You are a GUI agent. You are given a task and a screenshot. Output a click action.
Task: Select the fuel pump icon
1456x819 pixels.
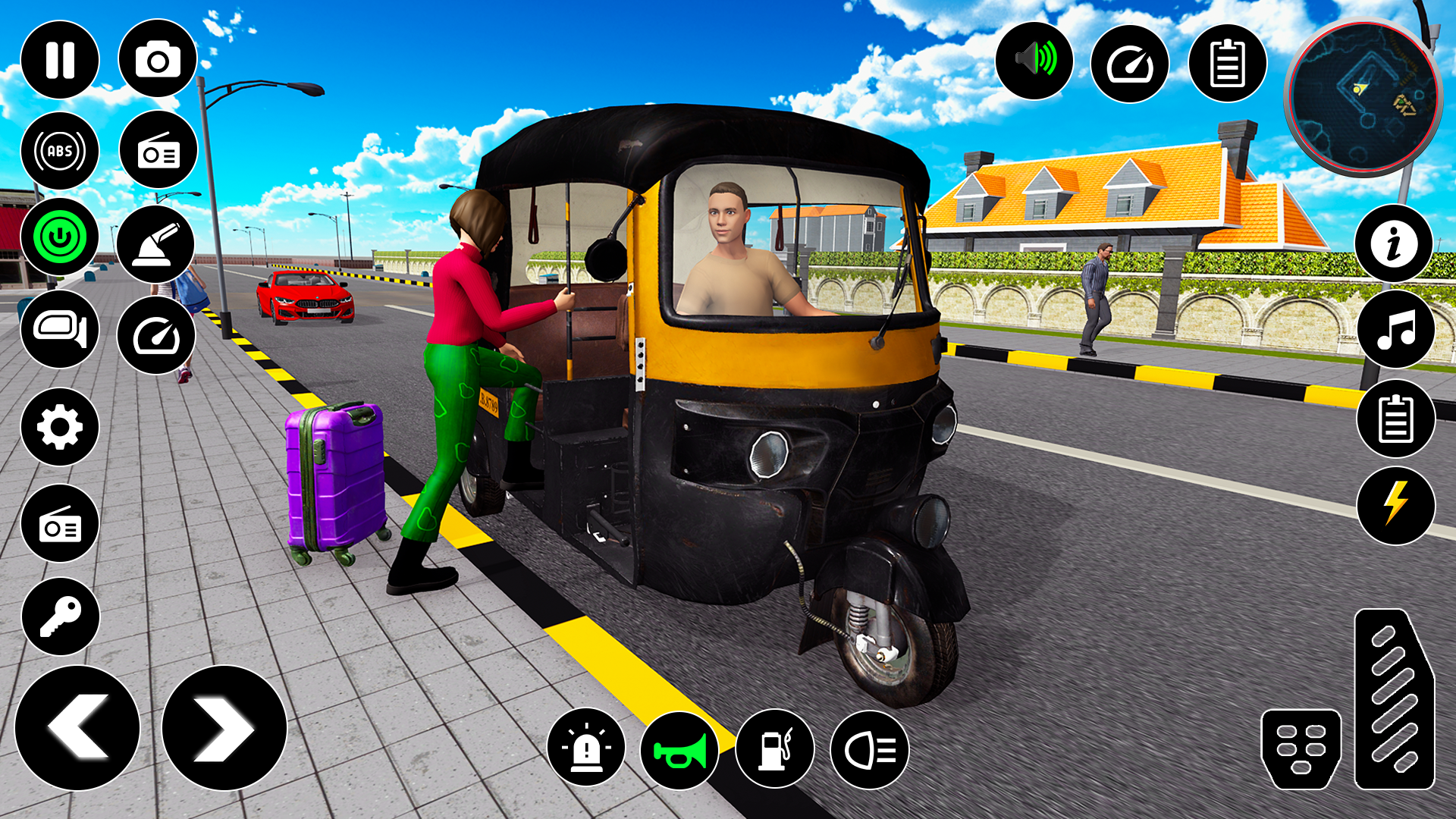(775, 749)
